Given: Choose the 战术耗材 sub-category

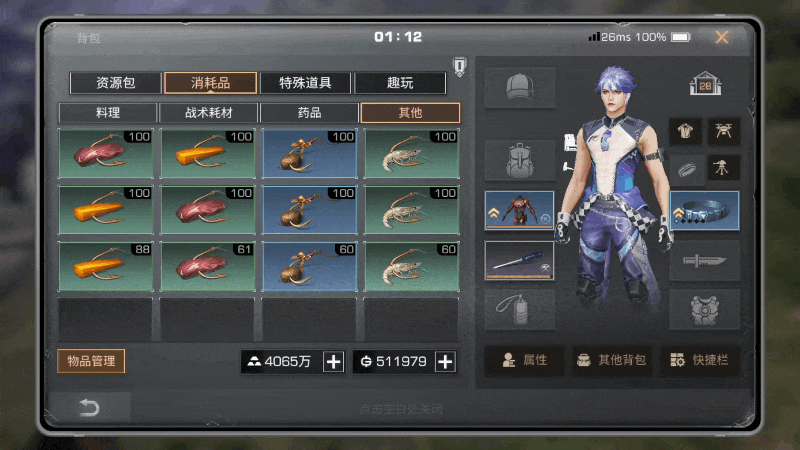Looking at the screenshot, I should coord(209,113).
